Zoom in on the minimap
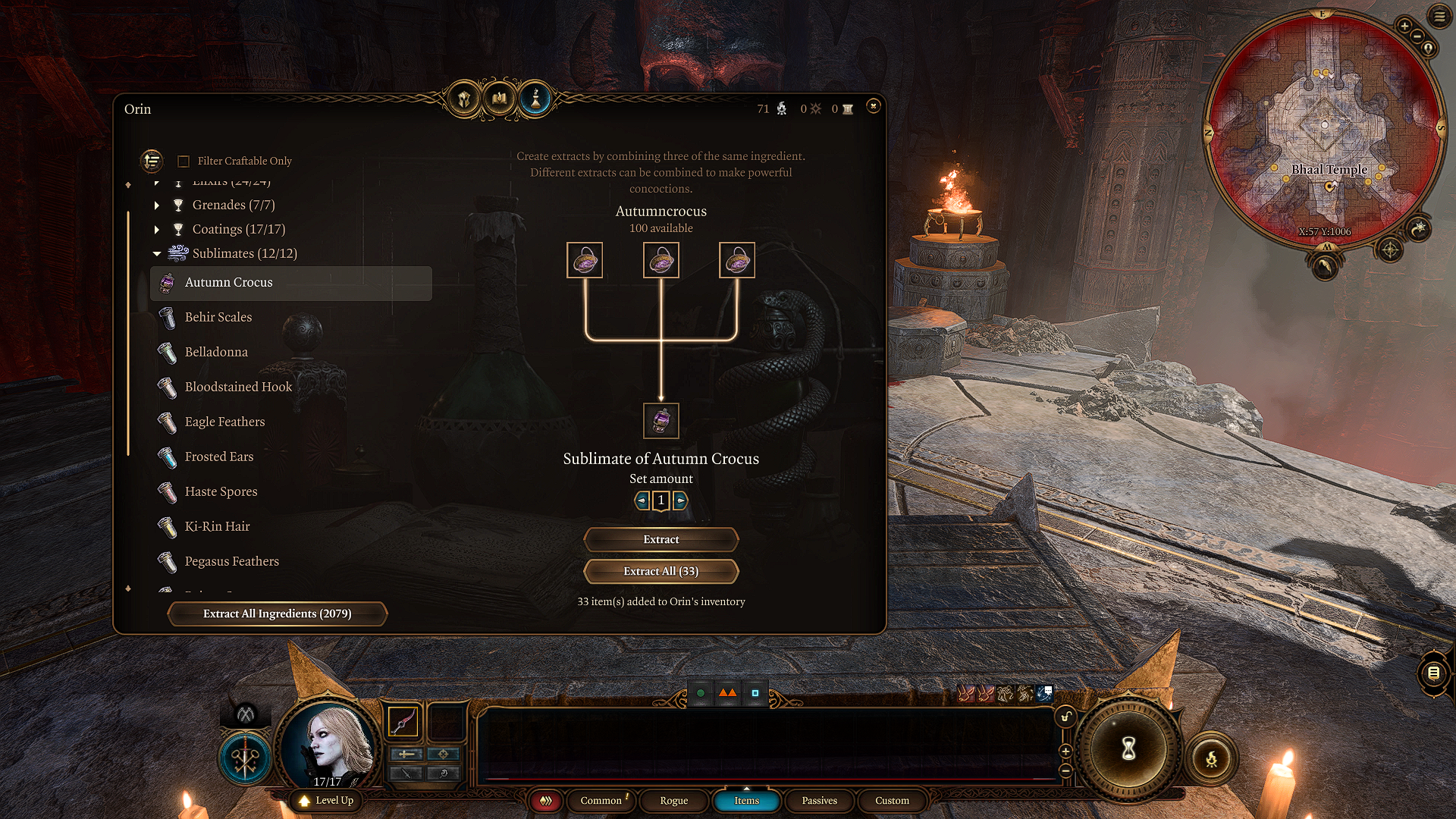Screen dimensions: 1456x819 (x=1404, y=27)
